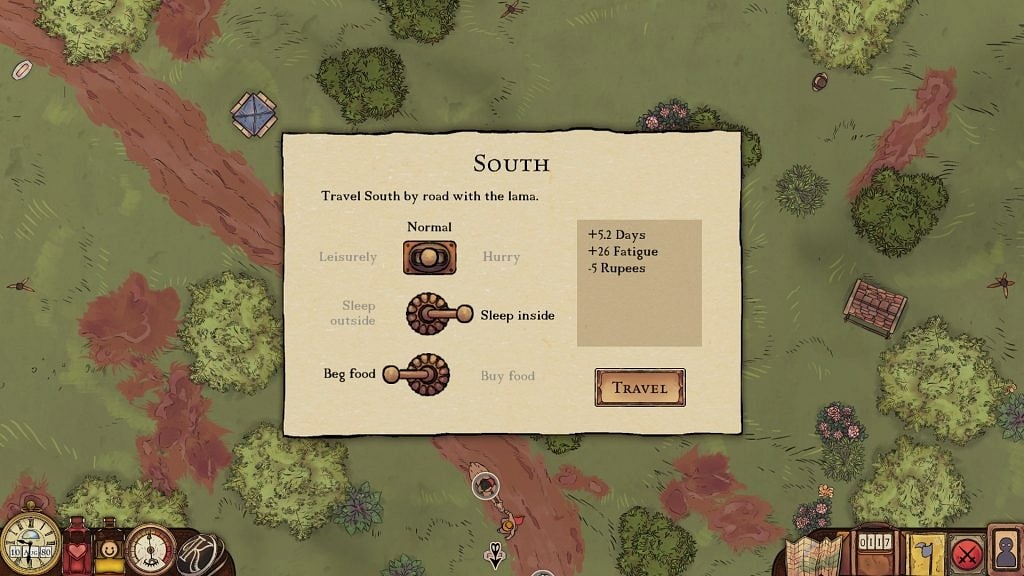The image size is (1024, 576).
Task: Select the red heart bottle
Action: pos(76,550)
